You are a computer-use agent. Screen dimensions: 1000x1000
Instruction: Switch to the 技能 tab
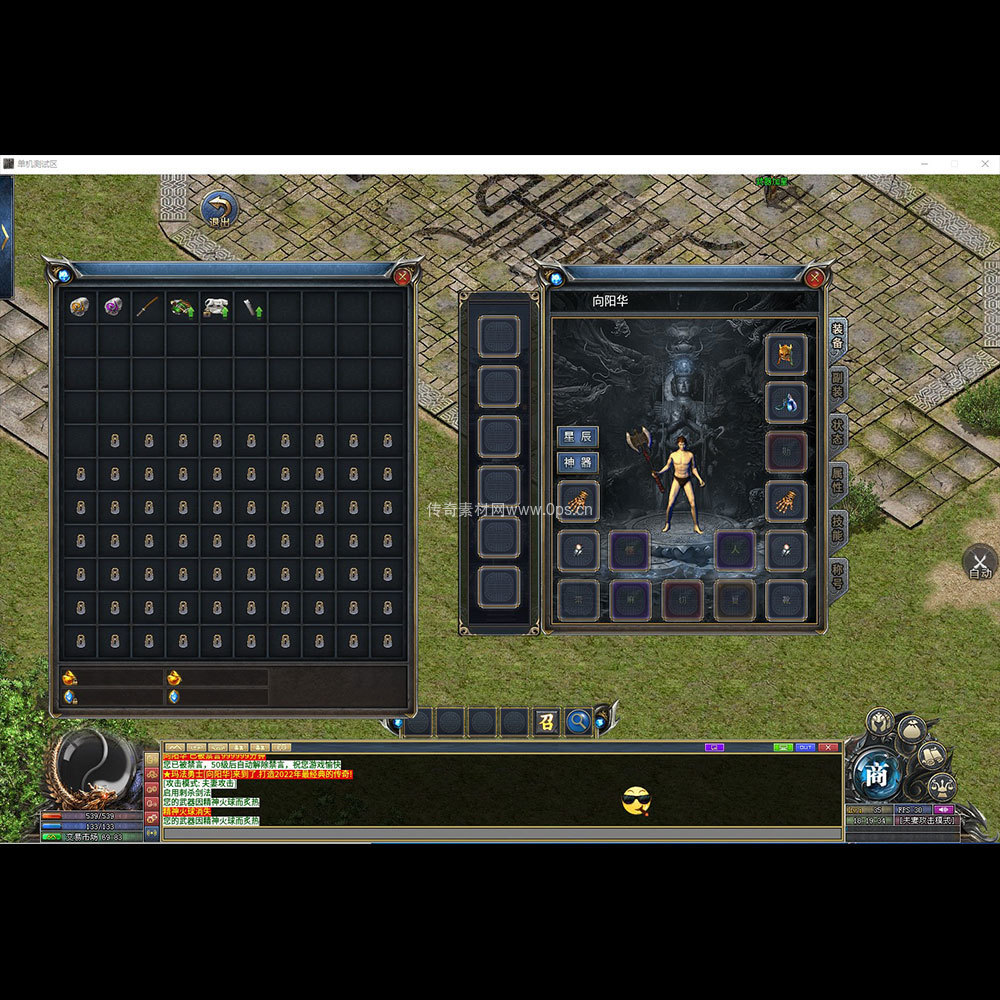click(838, 527)
